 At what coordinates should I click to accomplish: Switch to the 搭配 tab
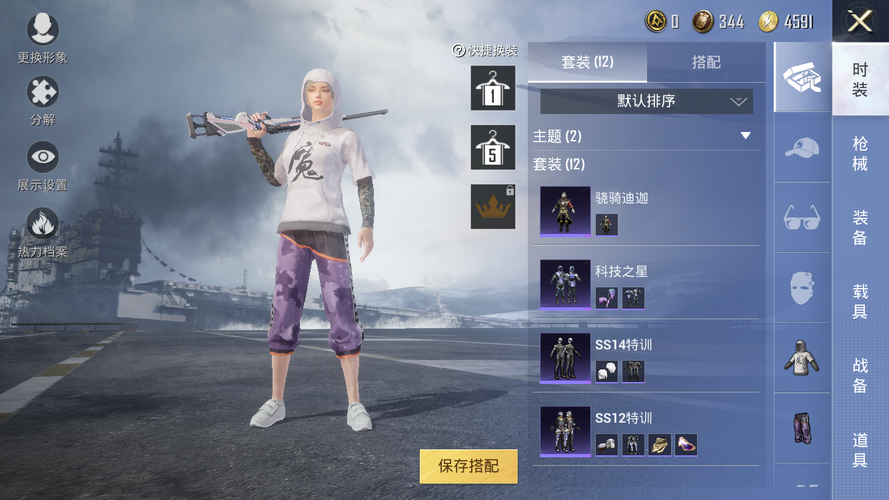tap(706, 62)
